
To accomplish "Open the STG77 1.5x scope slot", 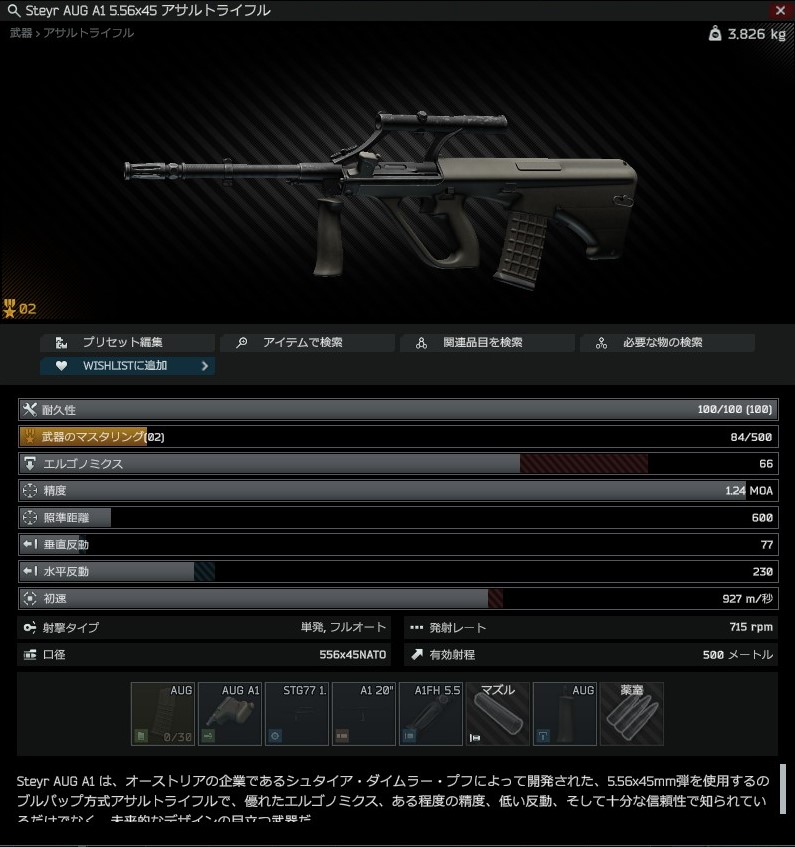I will click(x=297, y=714).
